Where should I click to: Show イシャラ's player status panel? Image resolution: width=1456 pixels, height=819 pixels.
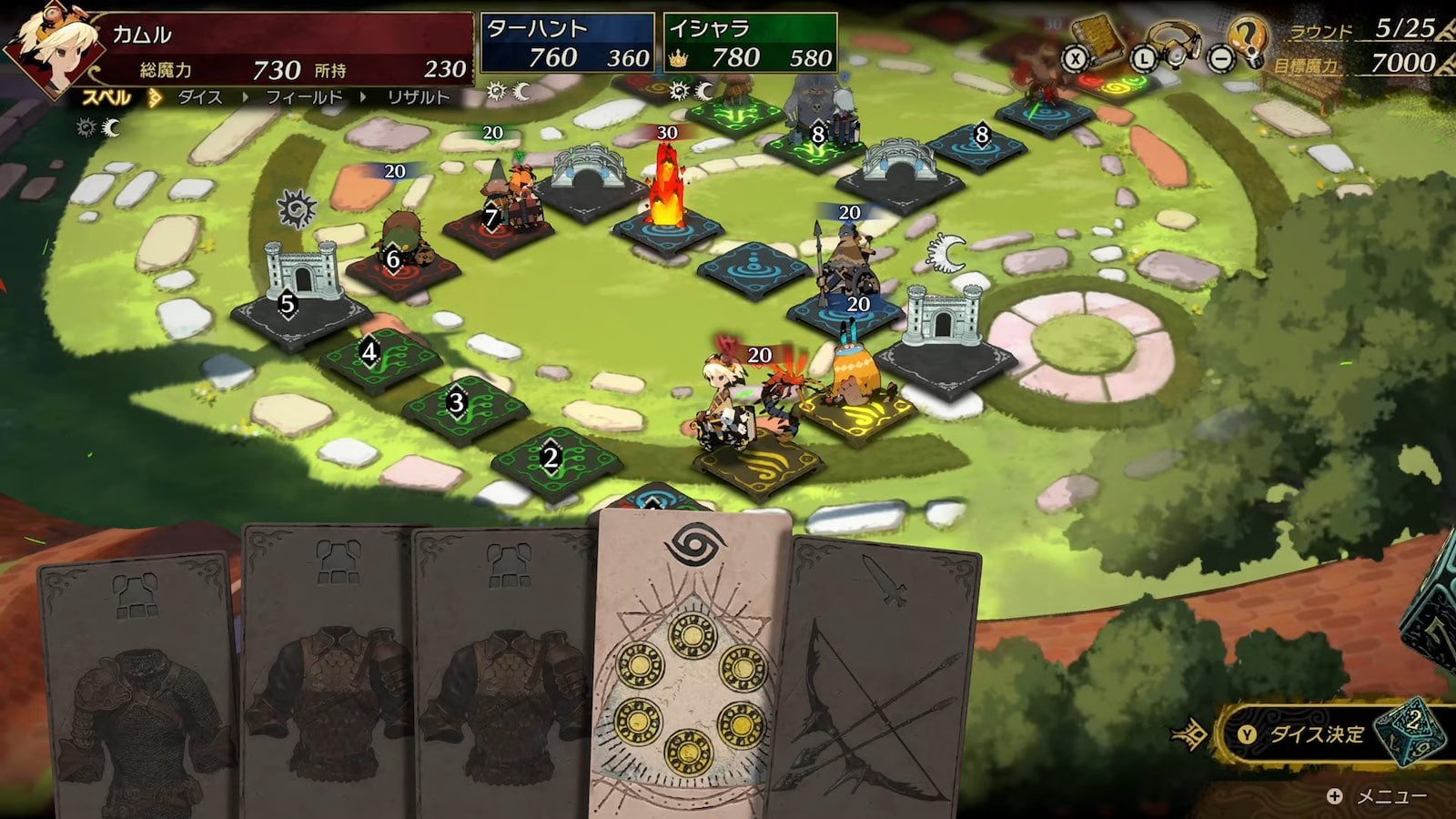(x=750, y=43)
